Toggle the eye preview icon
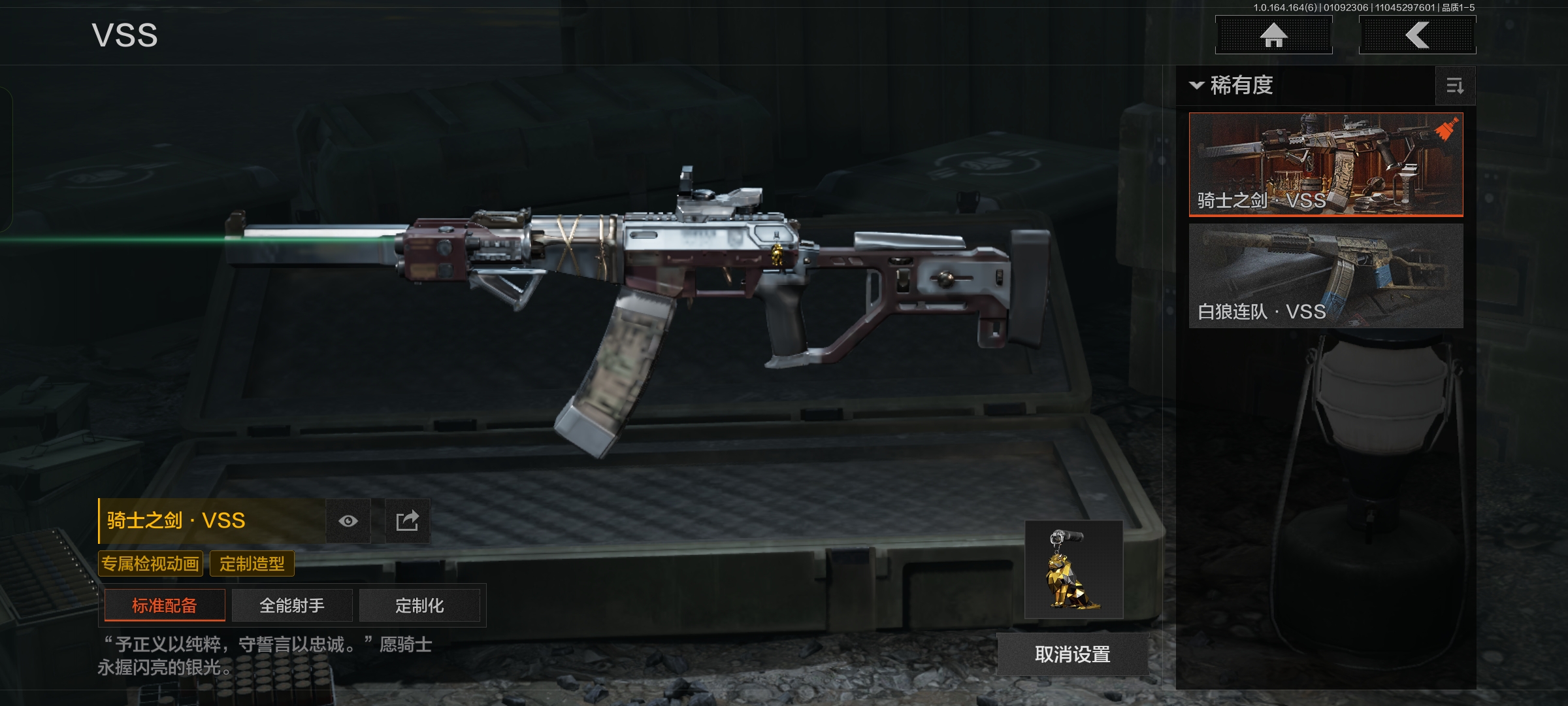The height and width of the screenshot is (706, 1568). [x=348, y=521]
